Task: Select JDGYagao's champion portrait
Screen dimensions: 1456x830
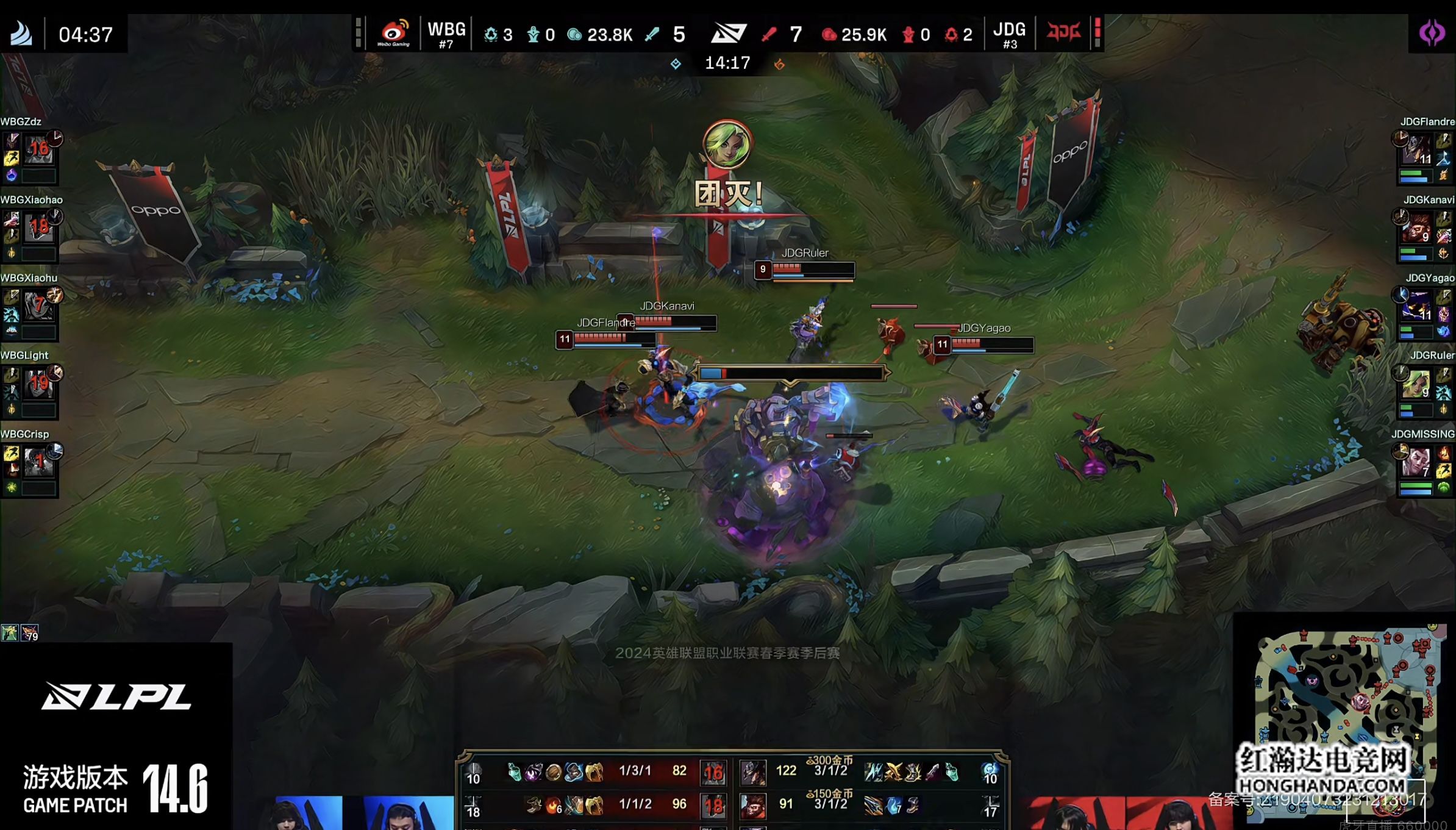Action: point(1416,306)
